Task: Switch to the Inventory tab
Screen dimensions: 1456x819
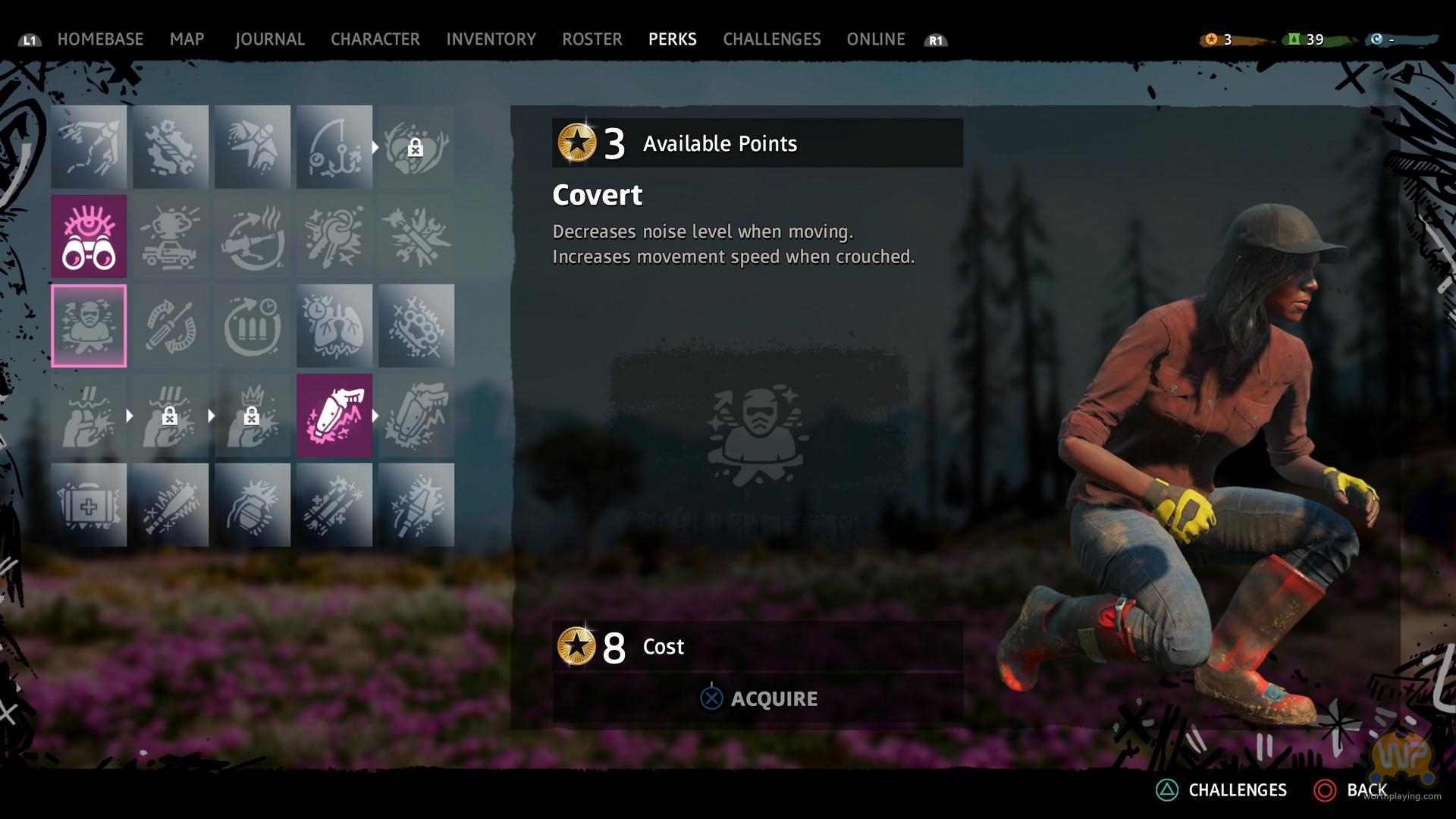Action: (491, 39)
